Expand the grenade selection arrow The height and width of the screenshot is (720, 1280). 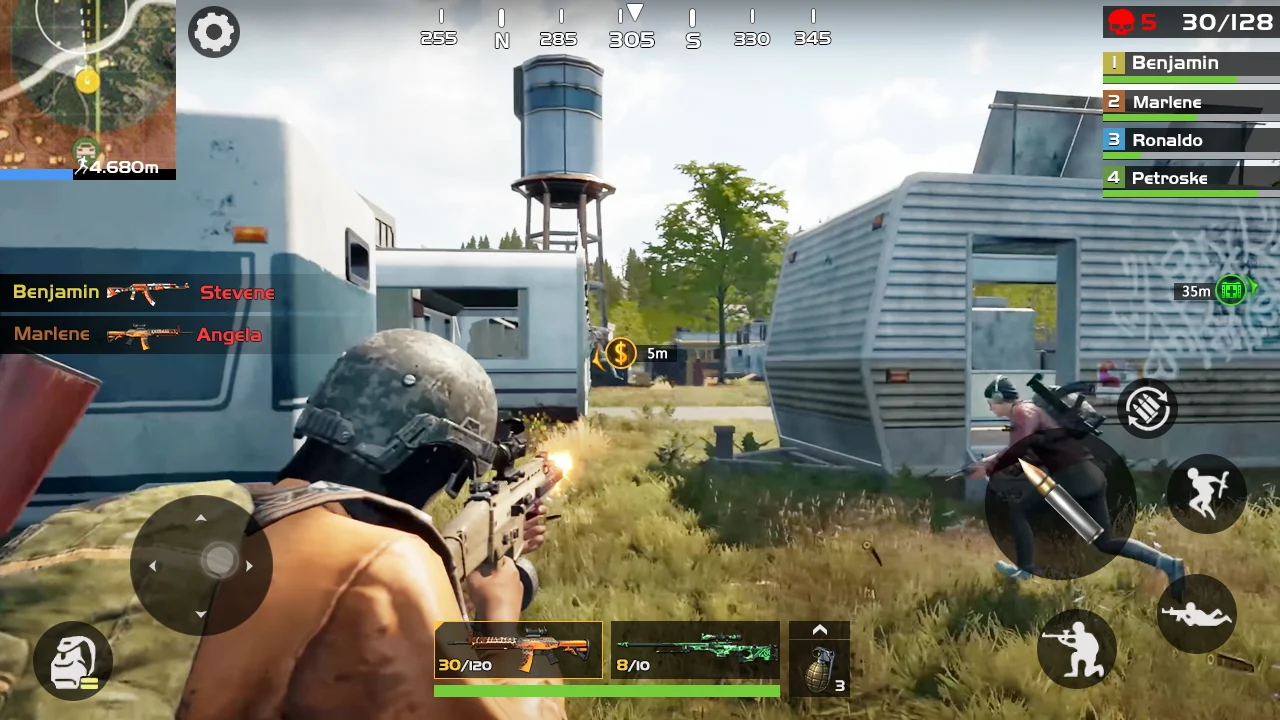[x=820, y=630]
